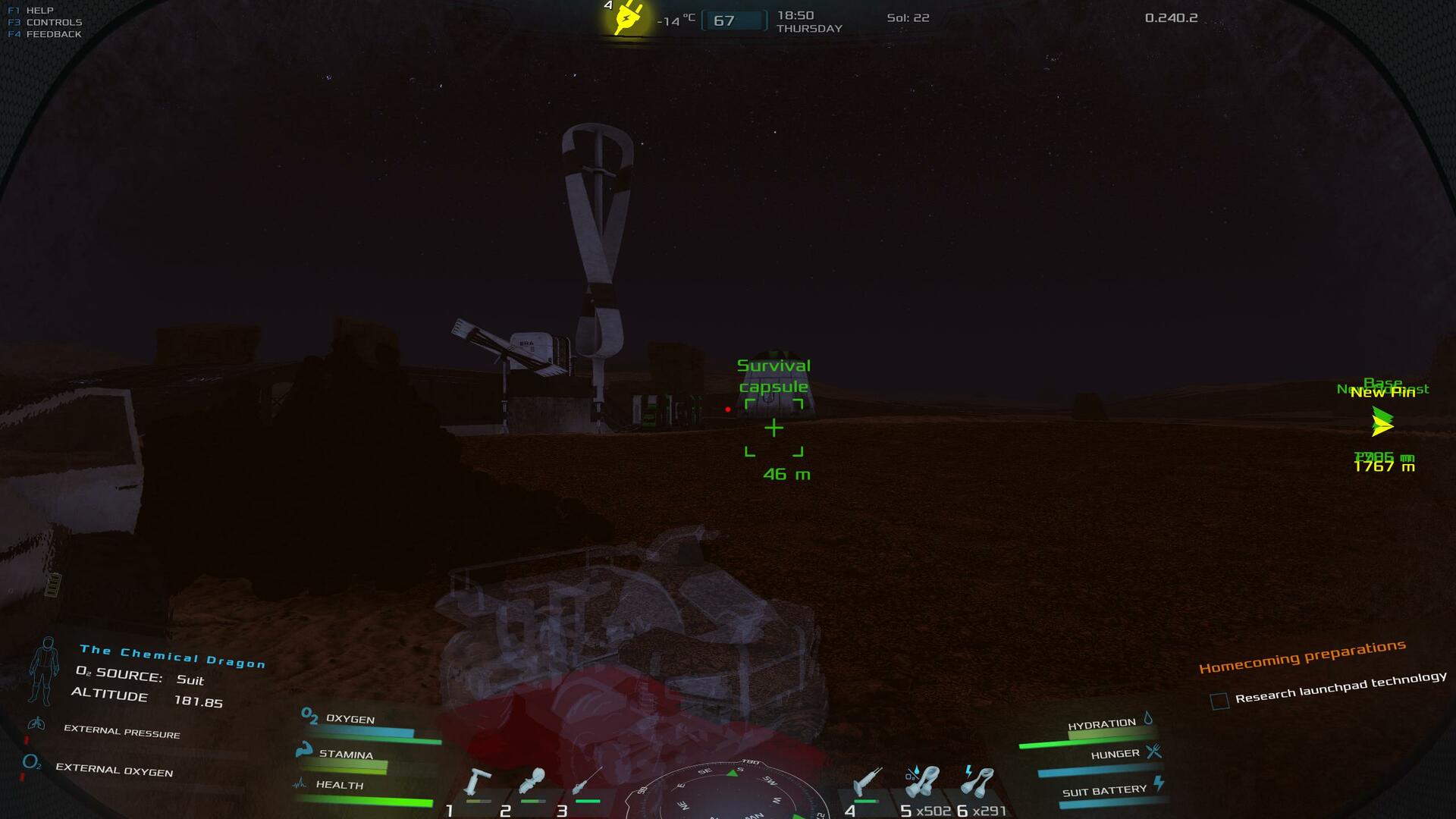
Task: Open the Help entry
Action: pyautogui.click(x=39, y=11)
